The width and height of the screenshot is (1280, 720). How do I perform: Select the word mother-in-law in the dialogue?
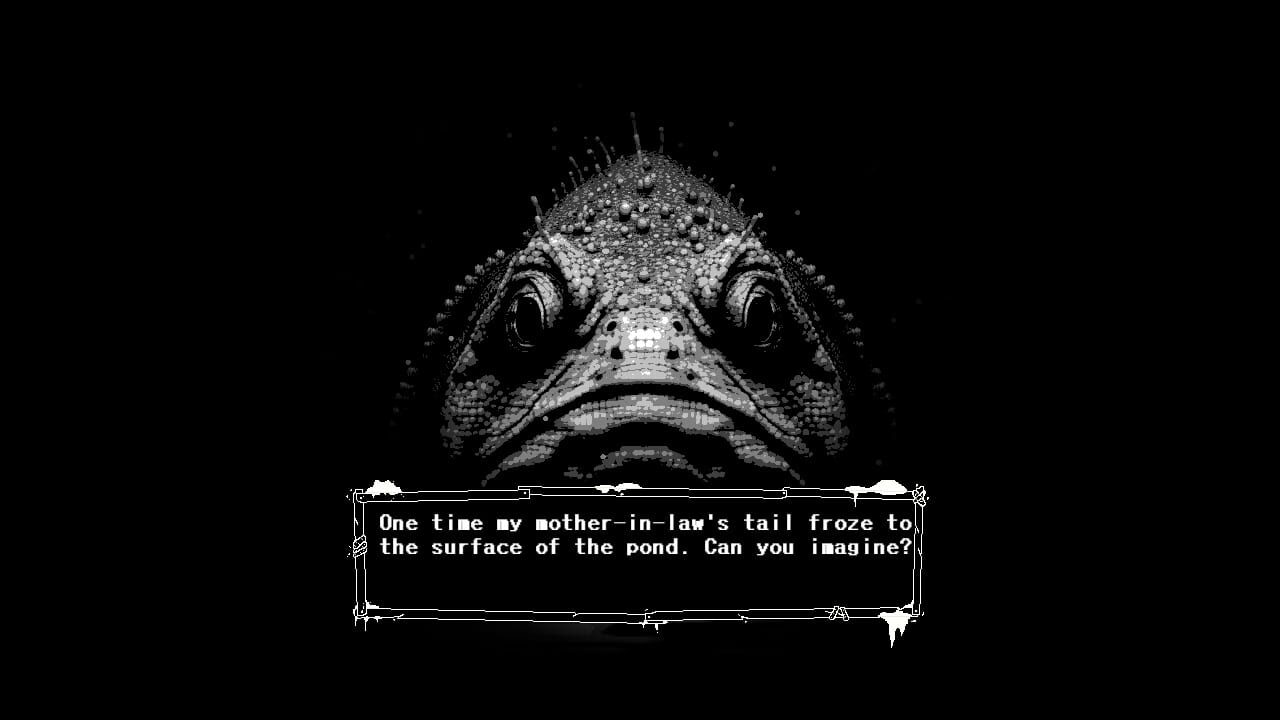[x=632, y=521]
